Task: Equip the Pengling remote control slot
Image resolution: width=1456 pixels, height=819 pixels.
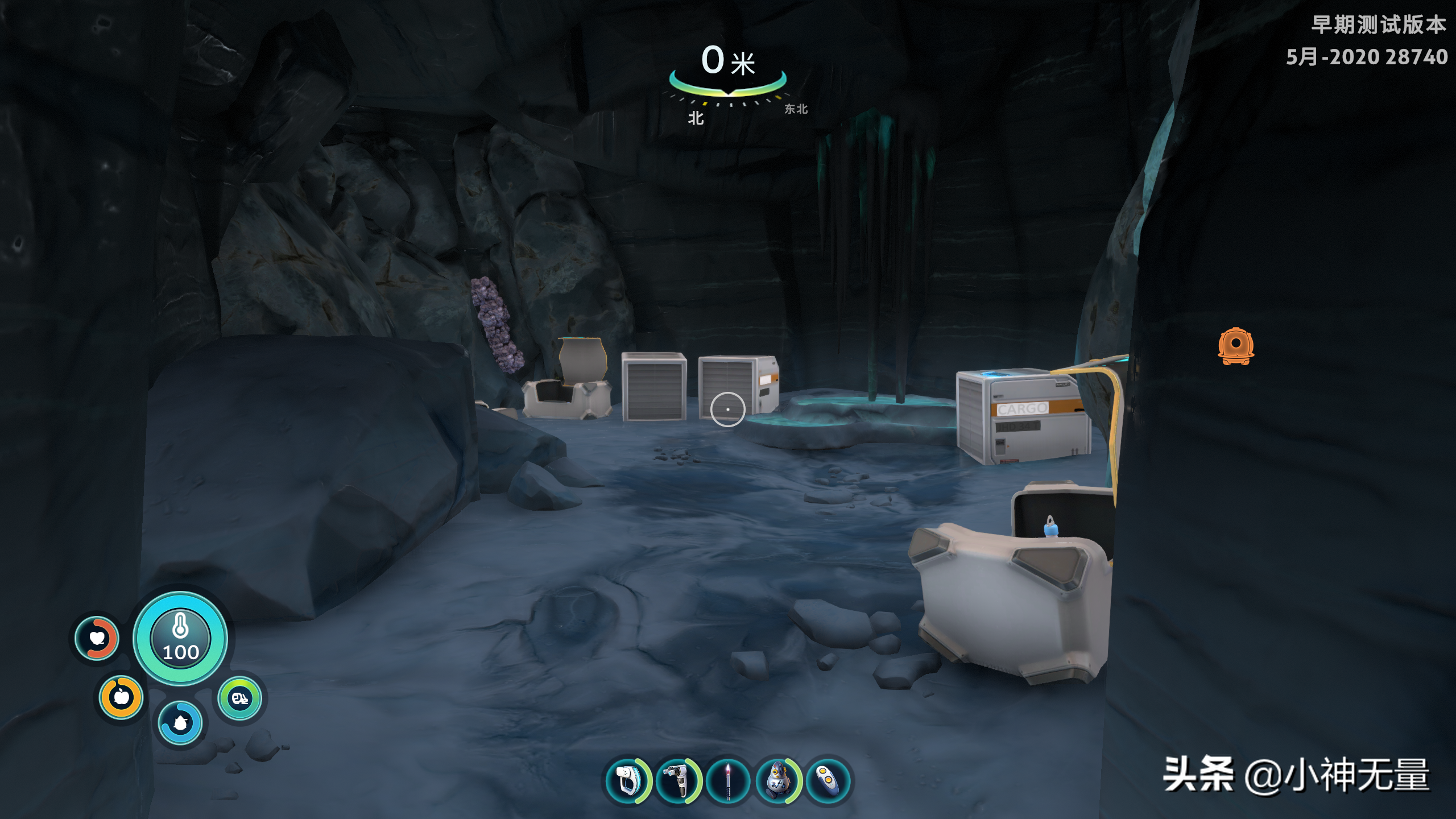Action: tap(828, 780)
